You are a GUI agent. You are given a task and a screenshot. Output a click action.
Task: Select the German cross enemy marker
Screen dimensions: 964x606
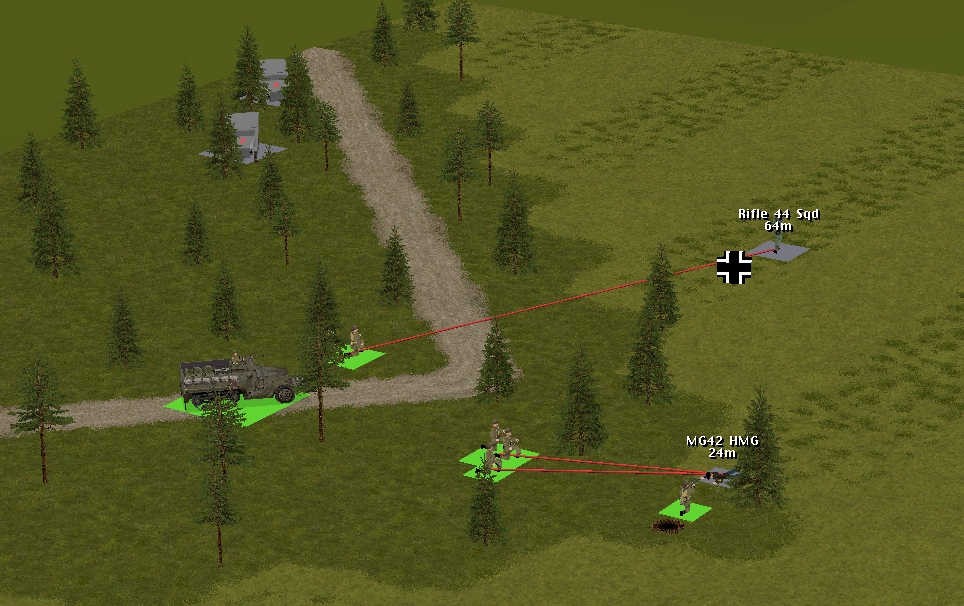[x=734, y=267]
